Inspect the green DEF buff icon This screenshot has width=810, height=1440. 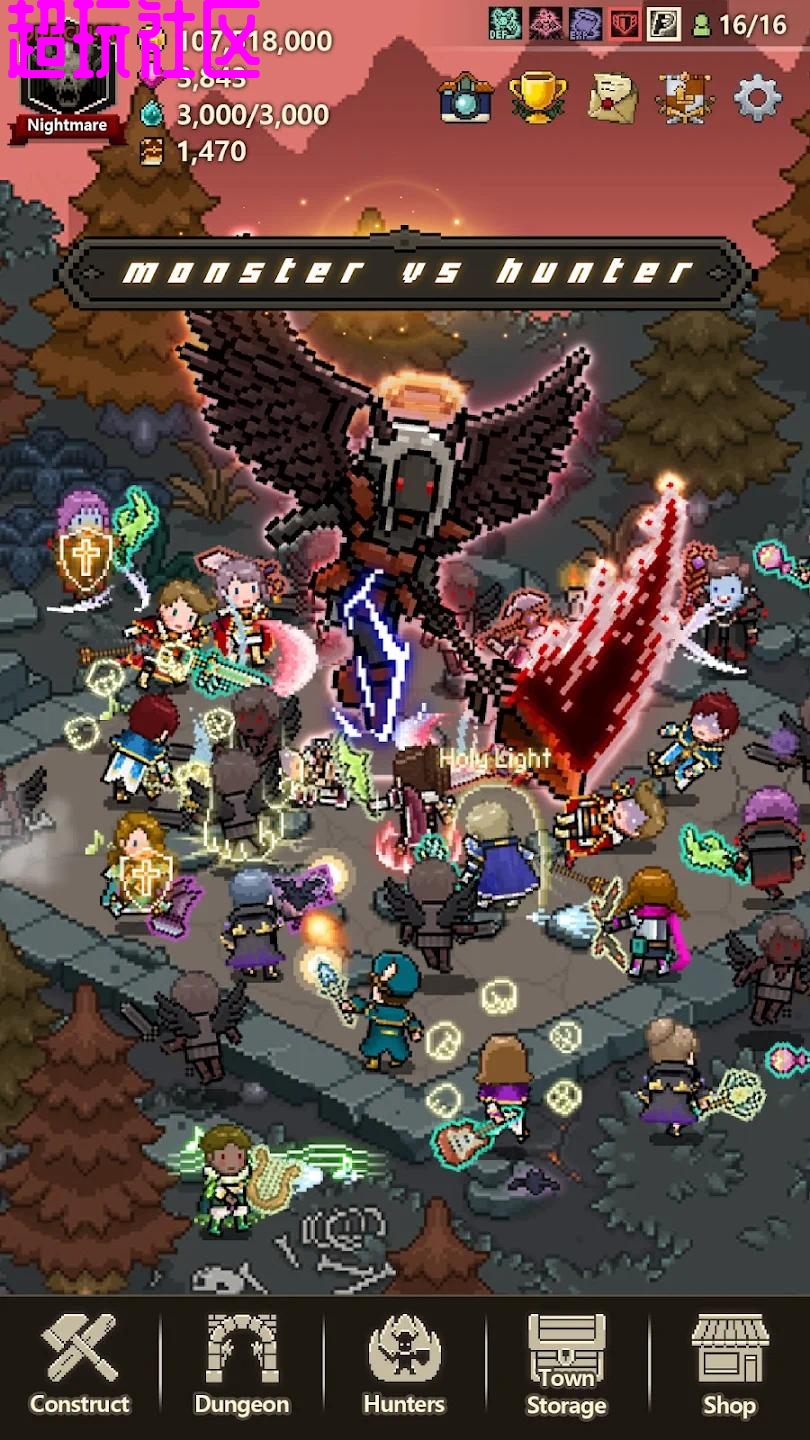tap(505, 23)
